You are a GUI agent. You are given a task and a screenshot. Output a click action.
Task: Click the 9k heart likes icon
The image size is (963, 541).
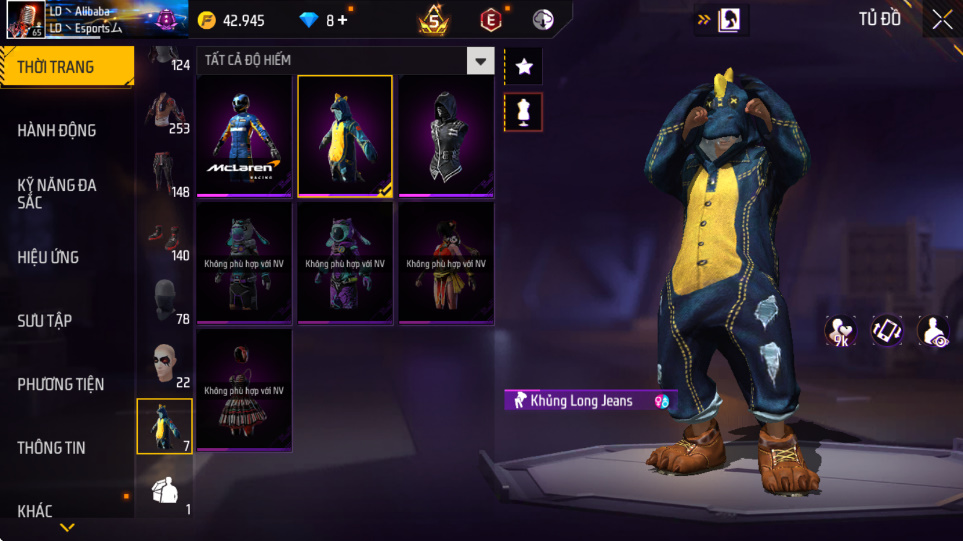click(x=839, y=330)
